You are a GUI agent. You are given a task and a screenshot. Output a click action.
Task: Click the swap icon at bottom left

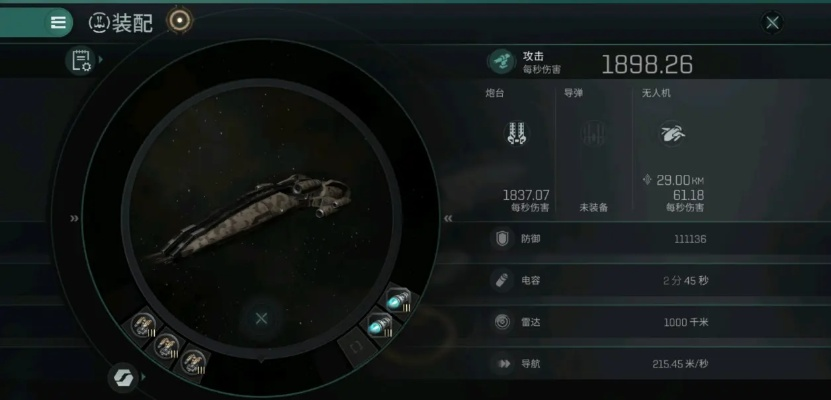(123, 377)
